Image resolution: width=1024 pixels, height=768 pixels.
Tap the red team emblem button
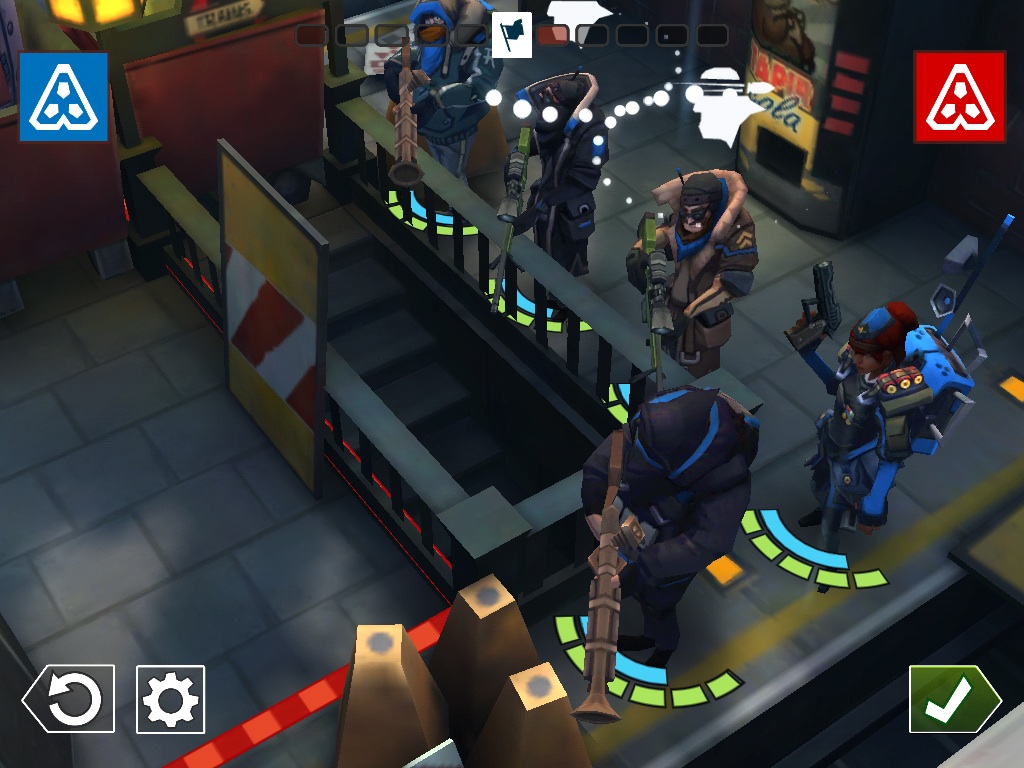[x=959, y=96]
